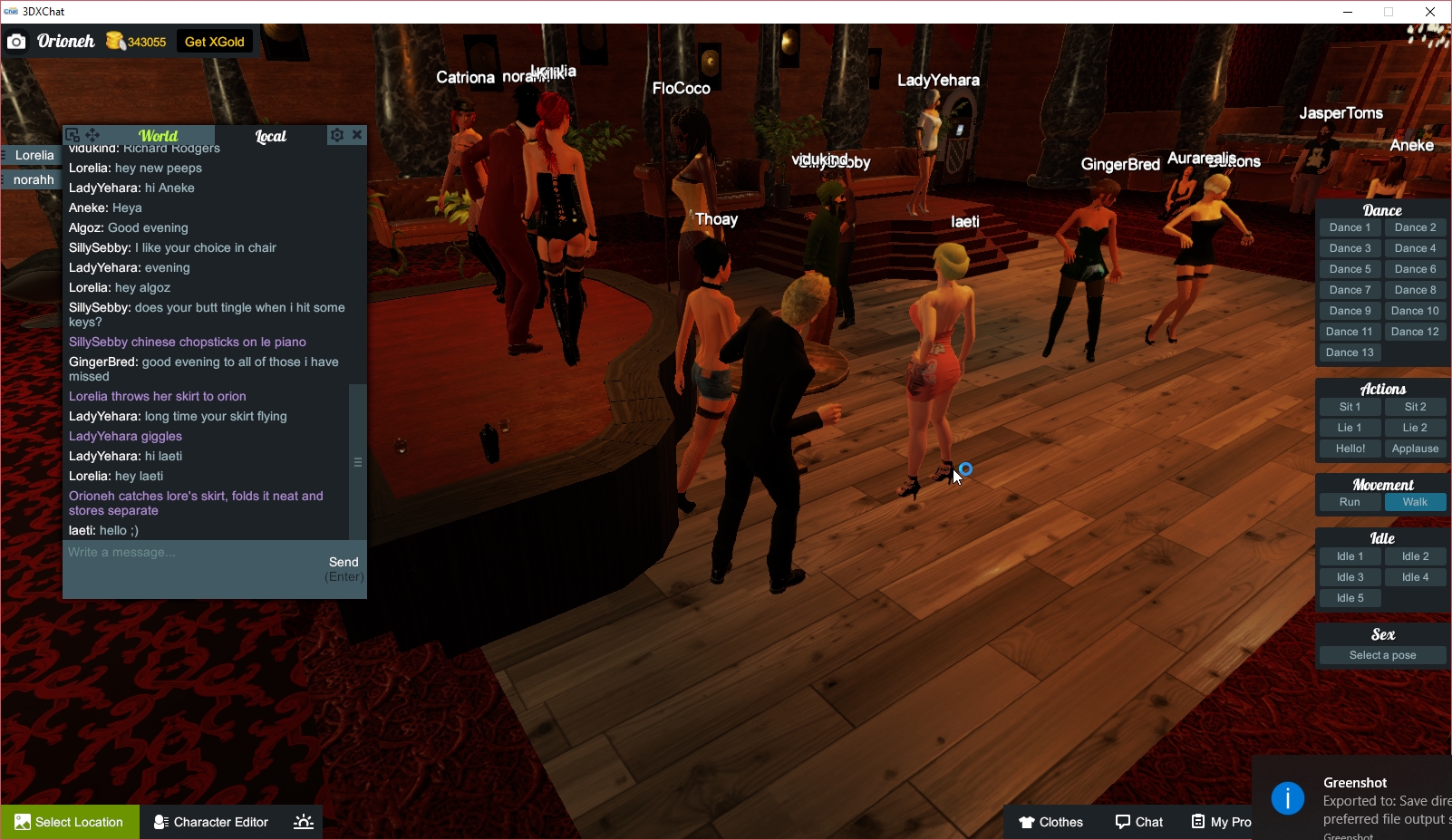Viewport: 1452px width, 840px height.
Task: Detach the chat using the pop-out icon
Action: (72, 134)
